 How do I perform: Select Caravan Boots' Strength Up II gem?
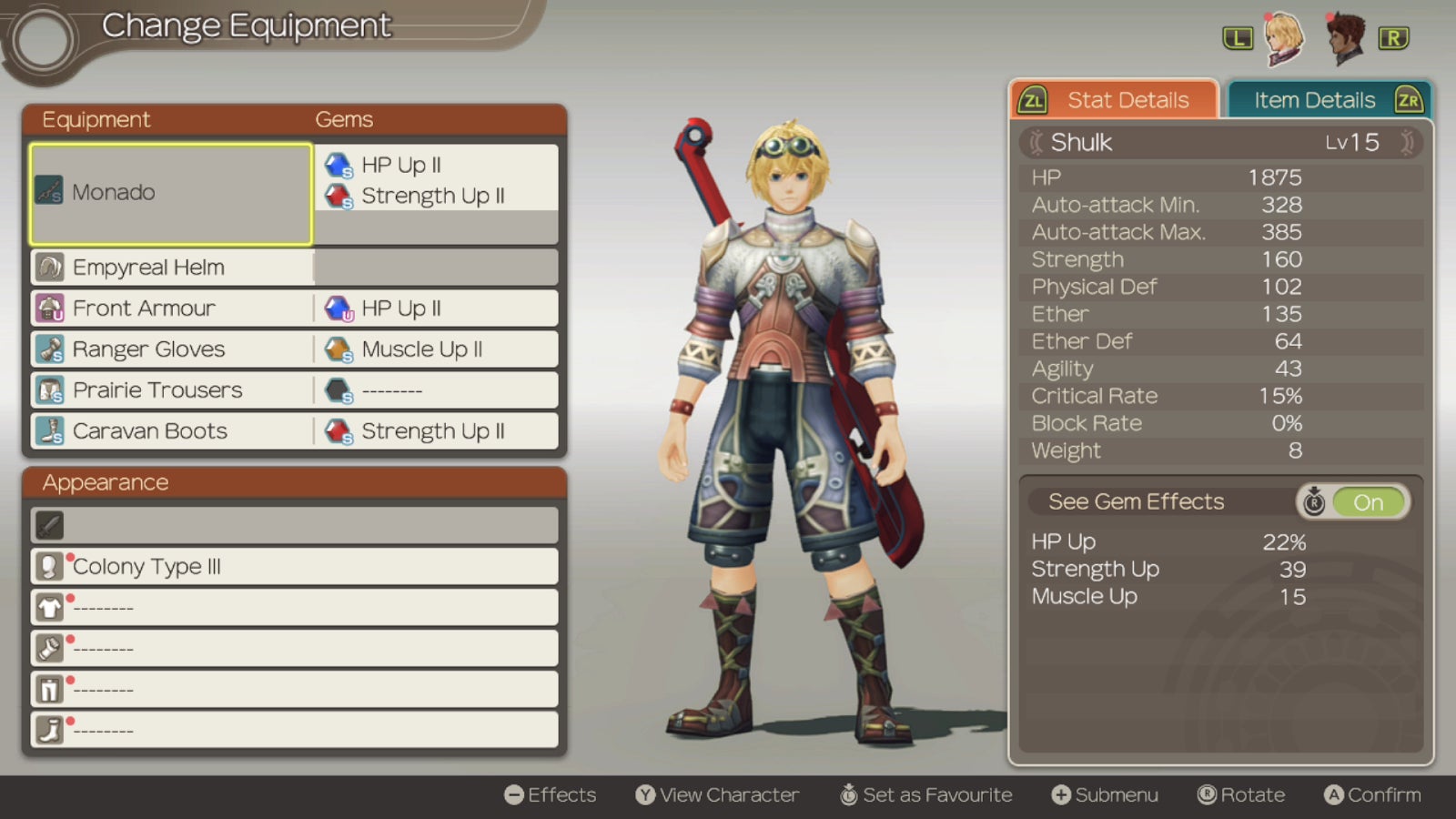click(435, 431)
